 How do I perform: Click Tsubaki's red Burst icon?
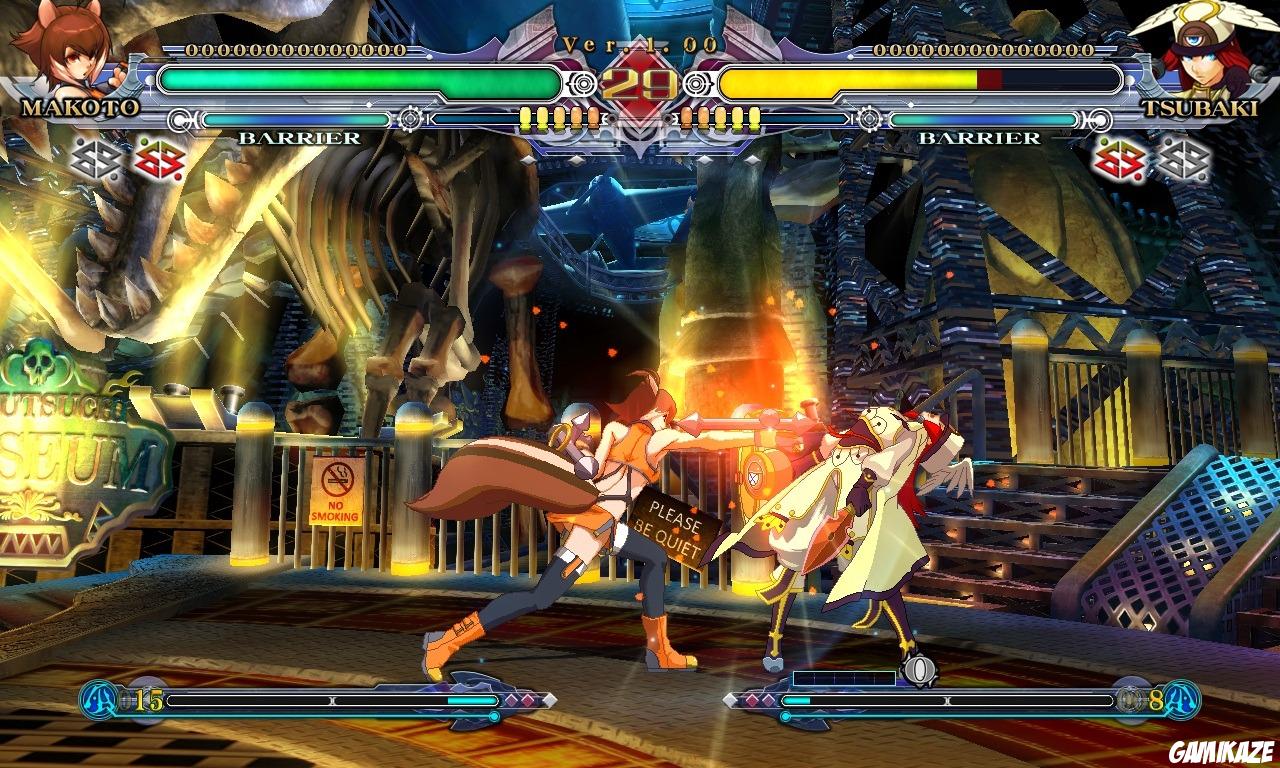coord(1117,159)
